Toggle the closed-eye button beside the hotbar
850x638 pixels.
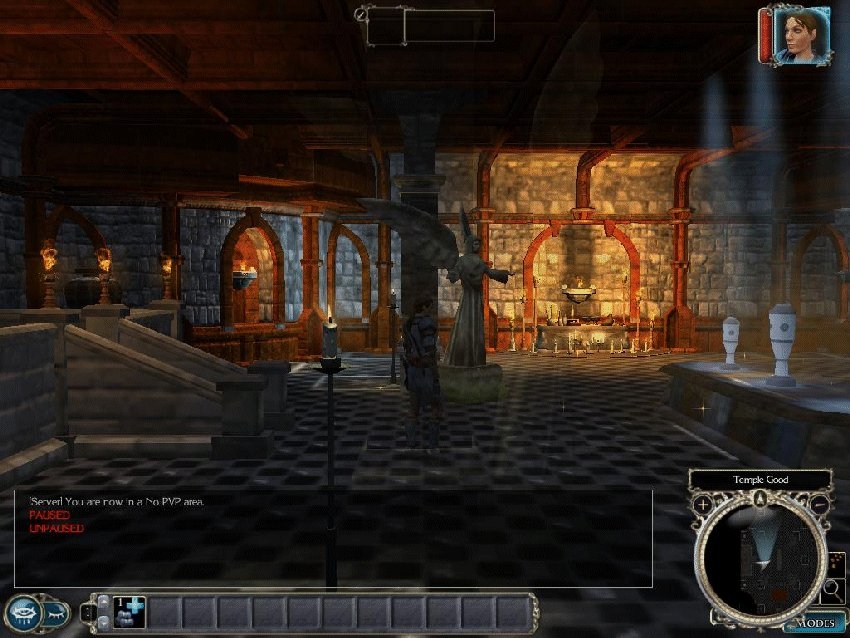56,611
